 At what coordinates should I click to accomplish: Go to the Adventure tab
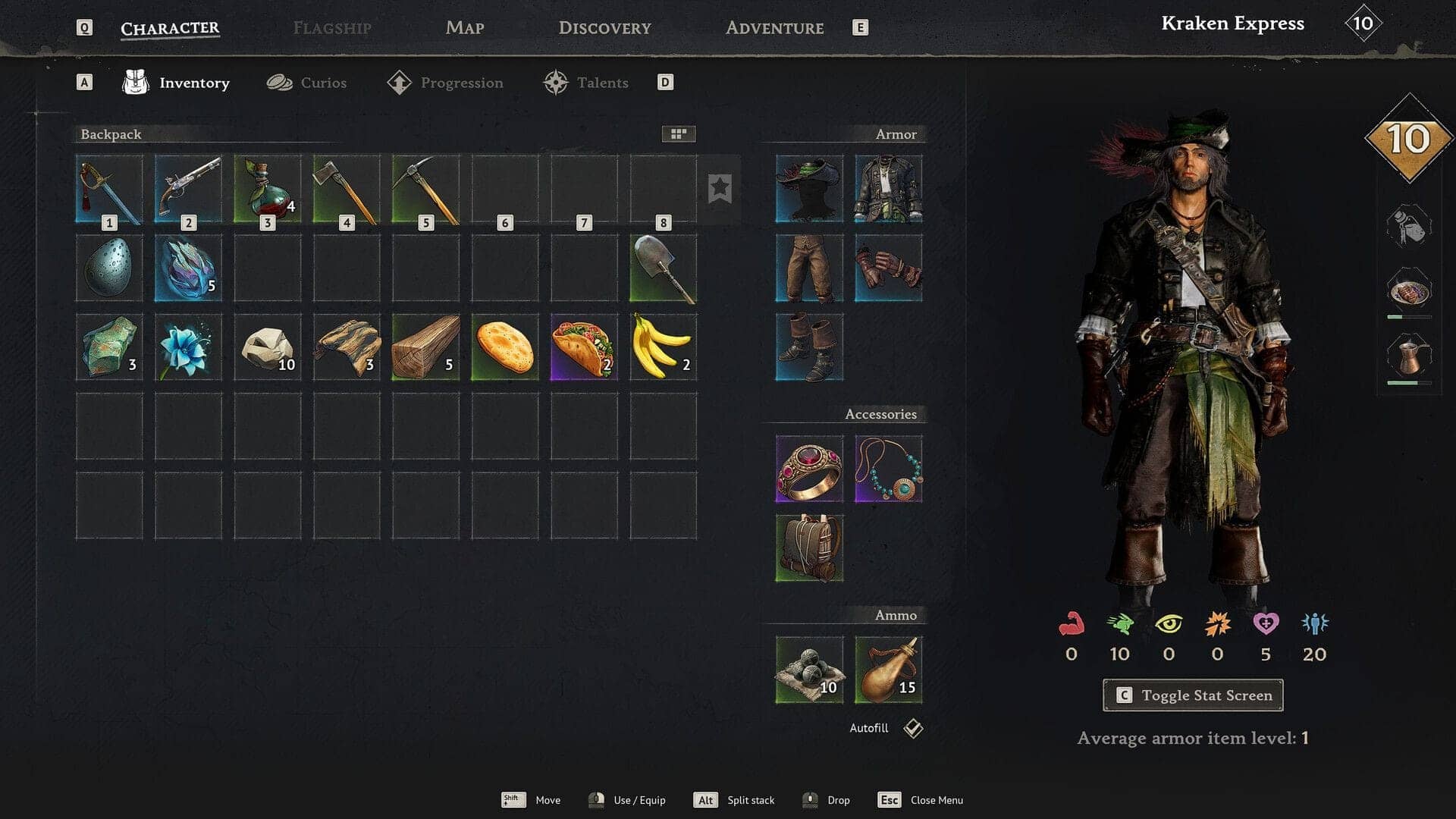[774, 28]
